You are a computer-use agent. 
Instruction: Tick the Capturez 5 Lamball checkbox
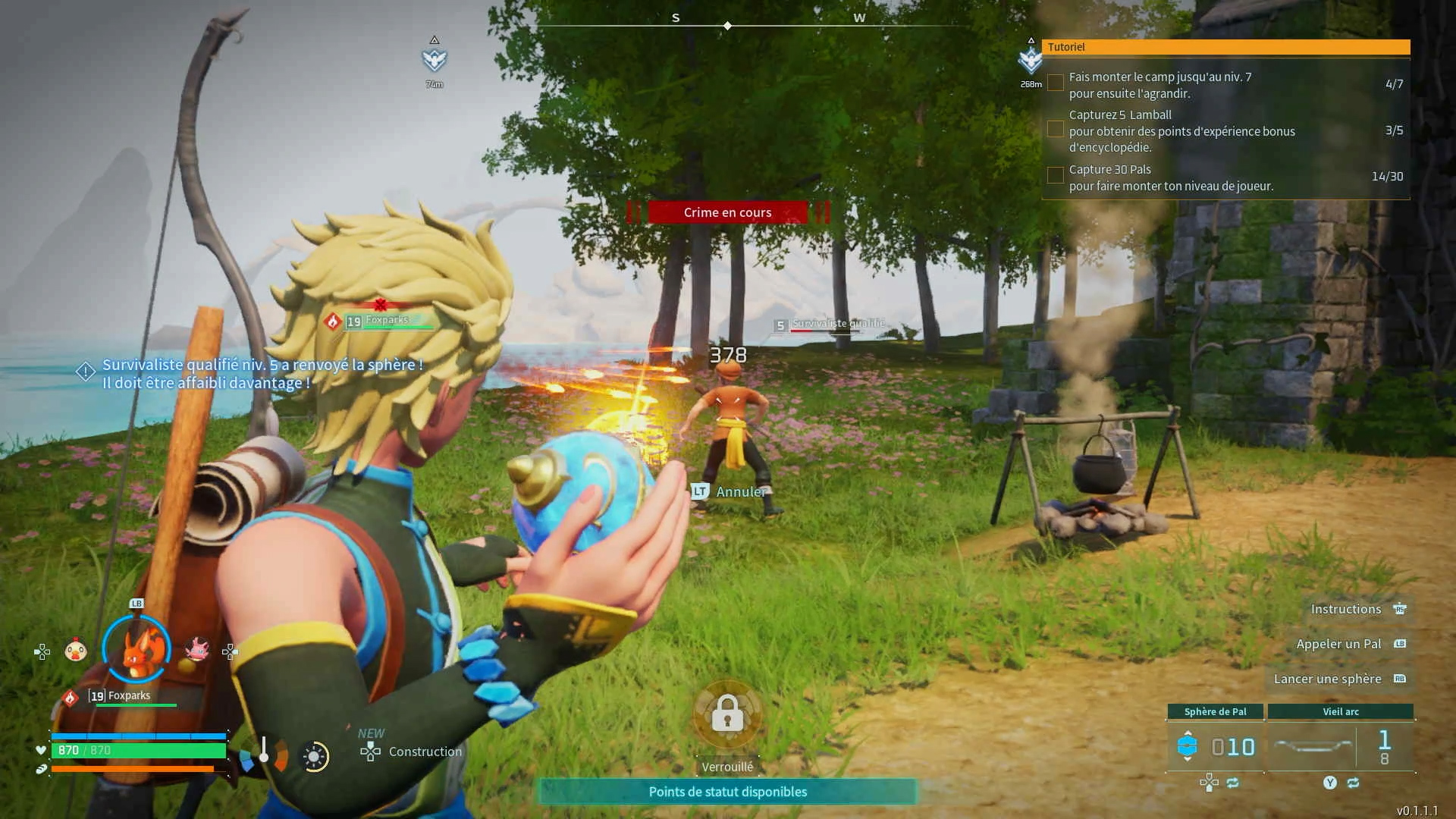coord(1055,130)
